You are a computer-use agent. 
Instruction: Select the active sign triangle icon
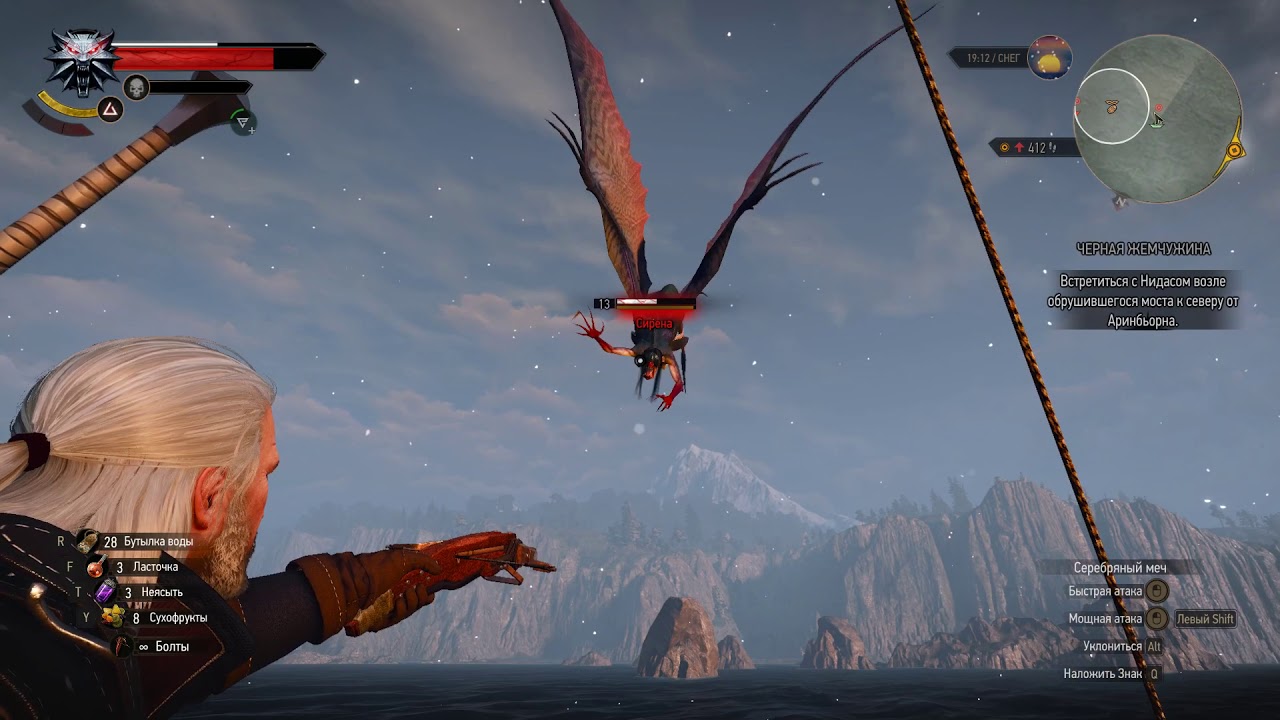click(110, 110)
